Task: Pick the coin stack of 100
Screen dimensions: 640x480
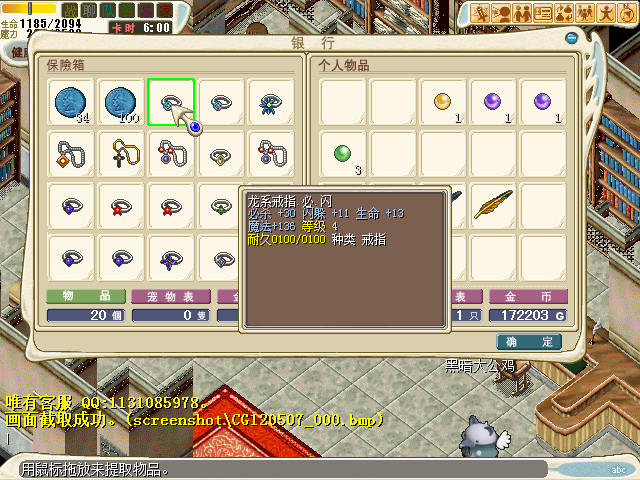Action: pos(121,103)
